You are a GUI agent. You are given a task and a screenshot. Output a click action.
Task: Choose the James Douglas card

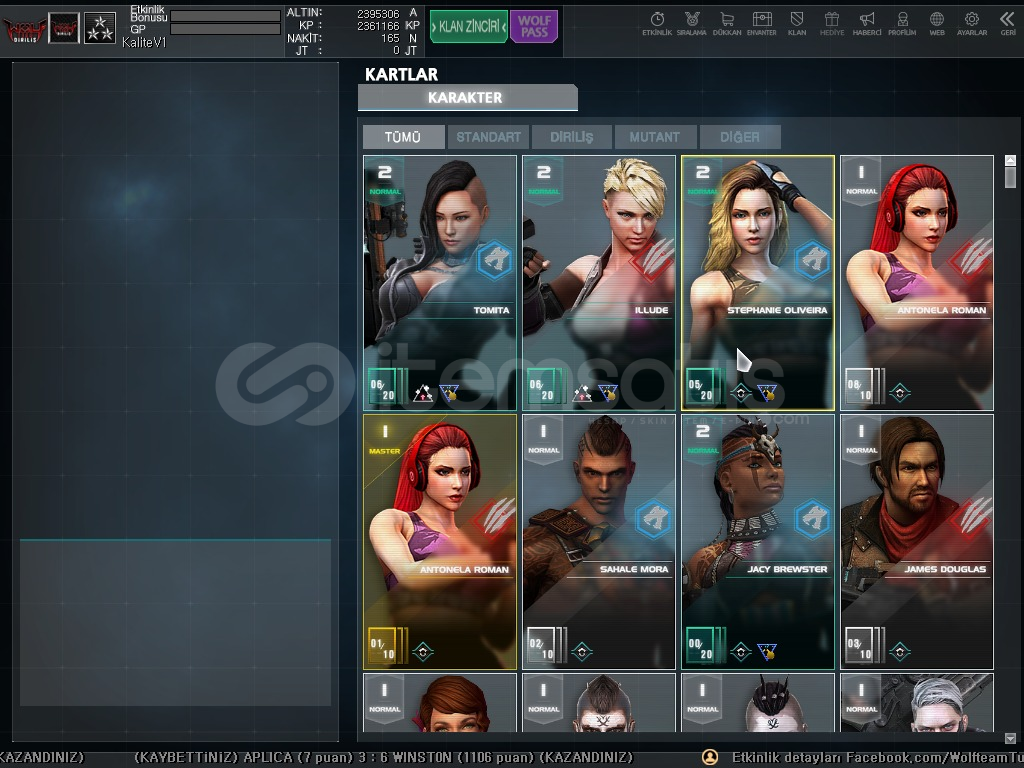(916, 541)
